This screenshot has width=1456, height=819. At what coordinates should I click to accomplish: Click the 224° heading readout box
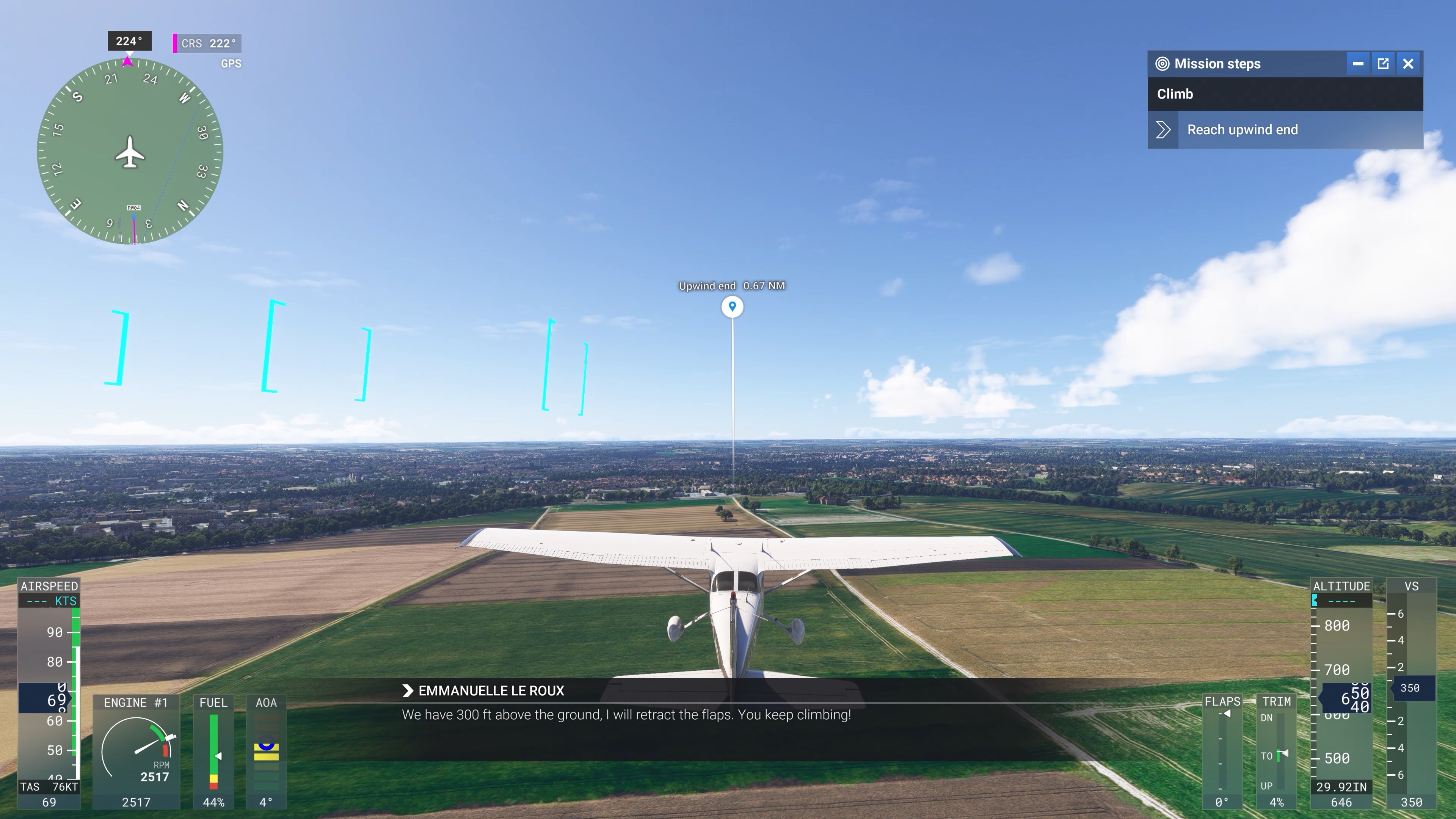coord(129,40)
